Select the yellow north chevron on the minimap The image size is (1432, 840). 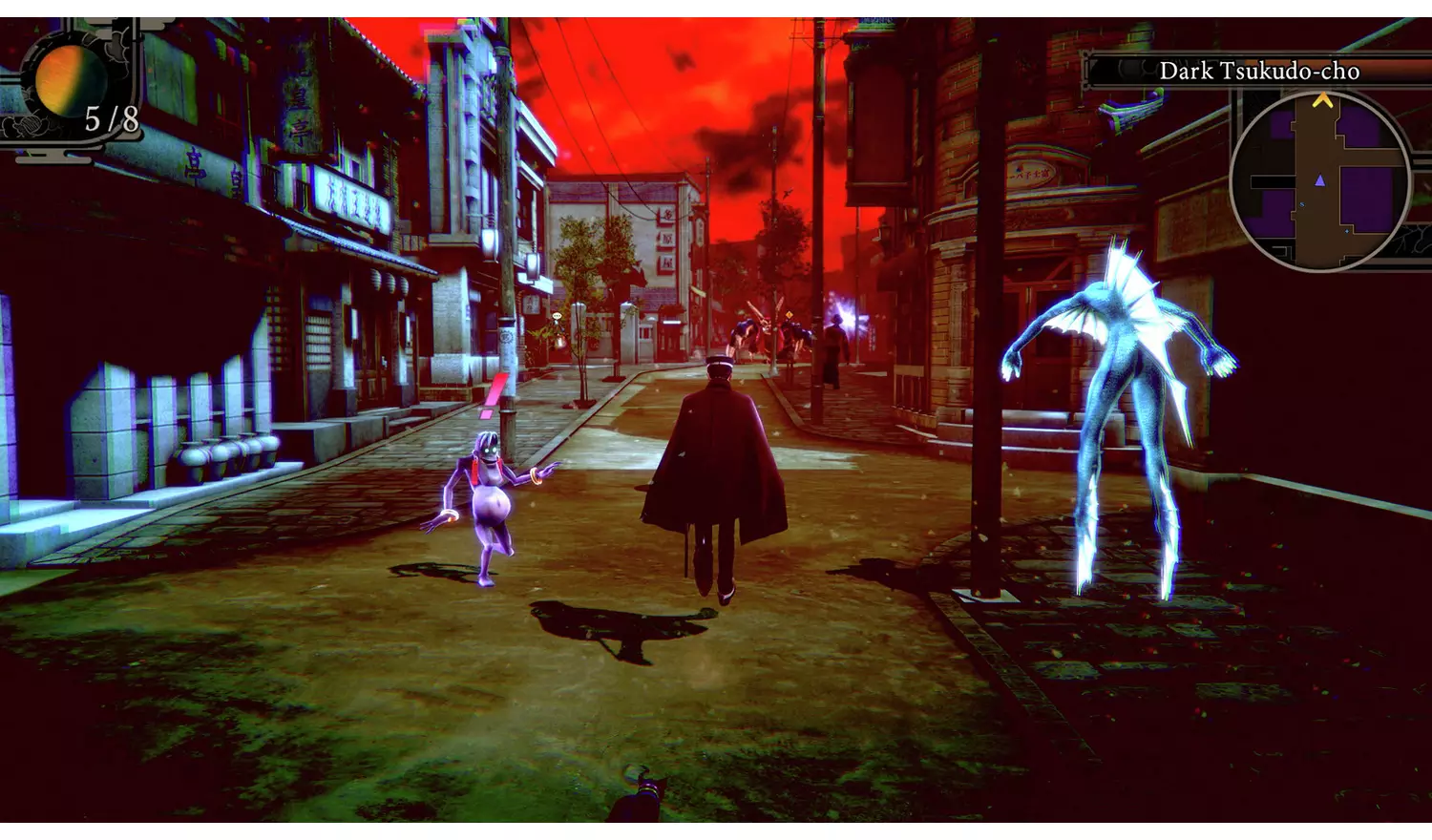(x=1323, y=100)
